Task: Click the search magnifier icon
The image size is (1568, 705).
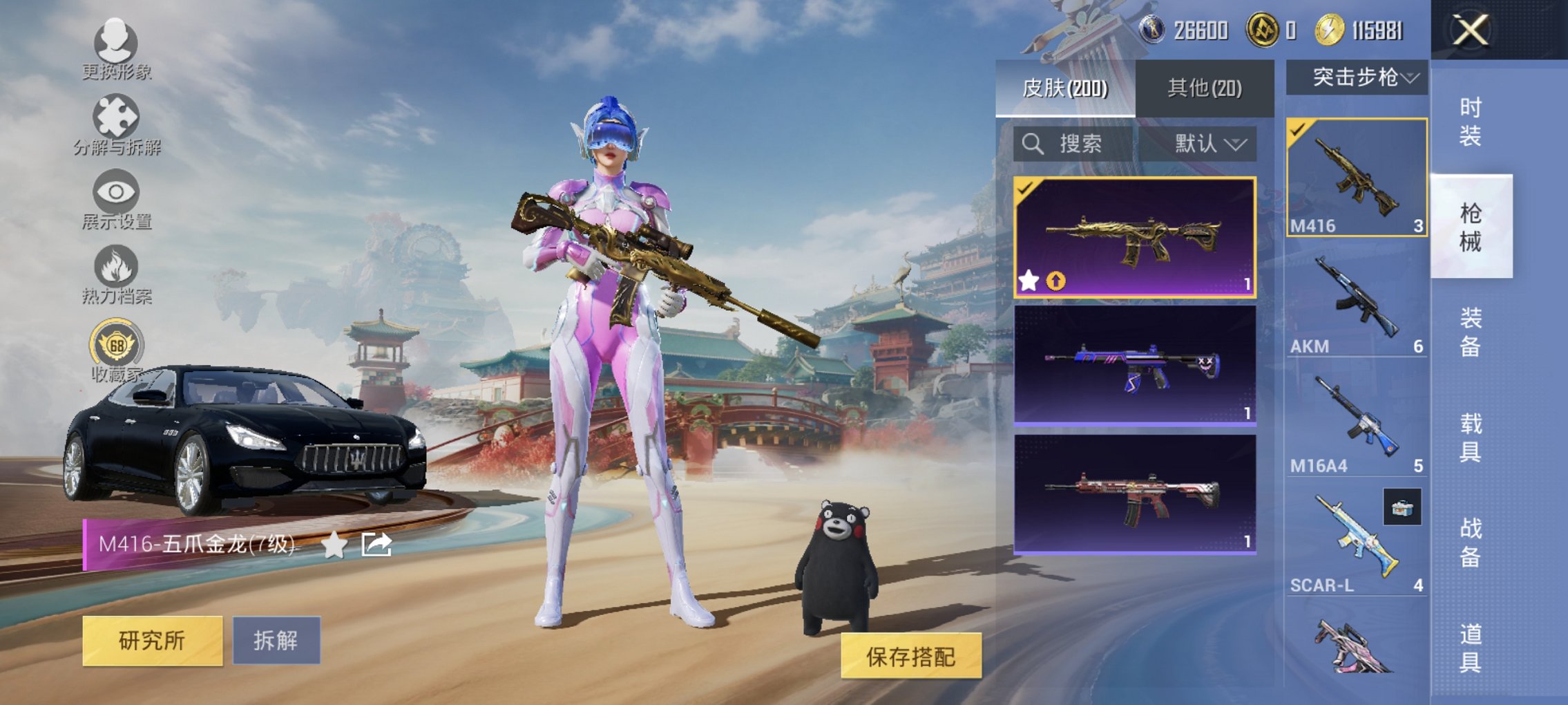Action: (1032, 144)
